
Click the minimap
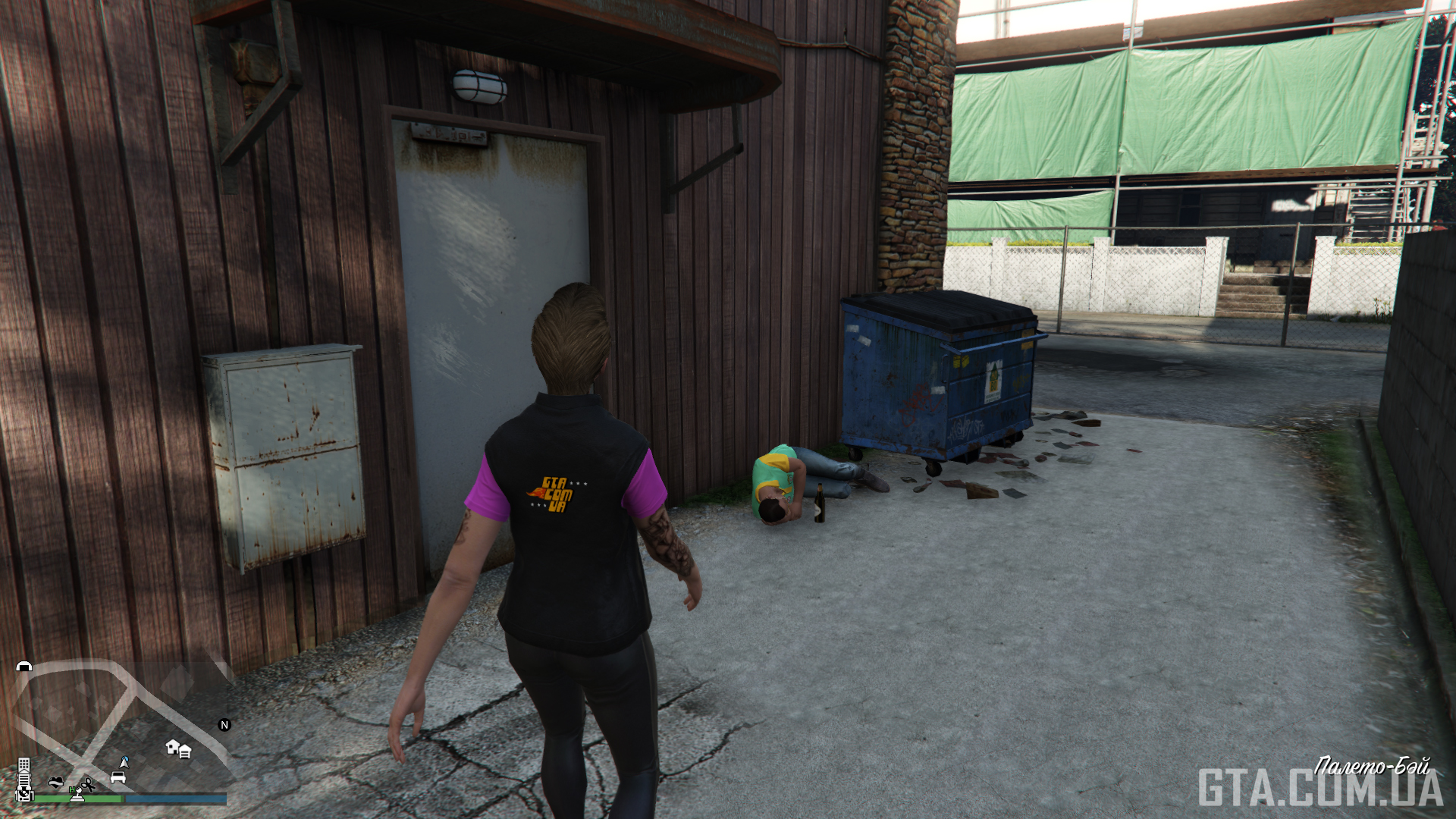[121, 728]
